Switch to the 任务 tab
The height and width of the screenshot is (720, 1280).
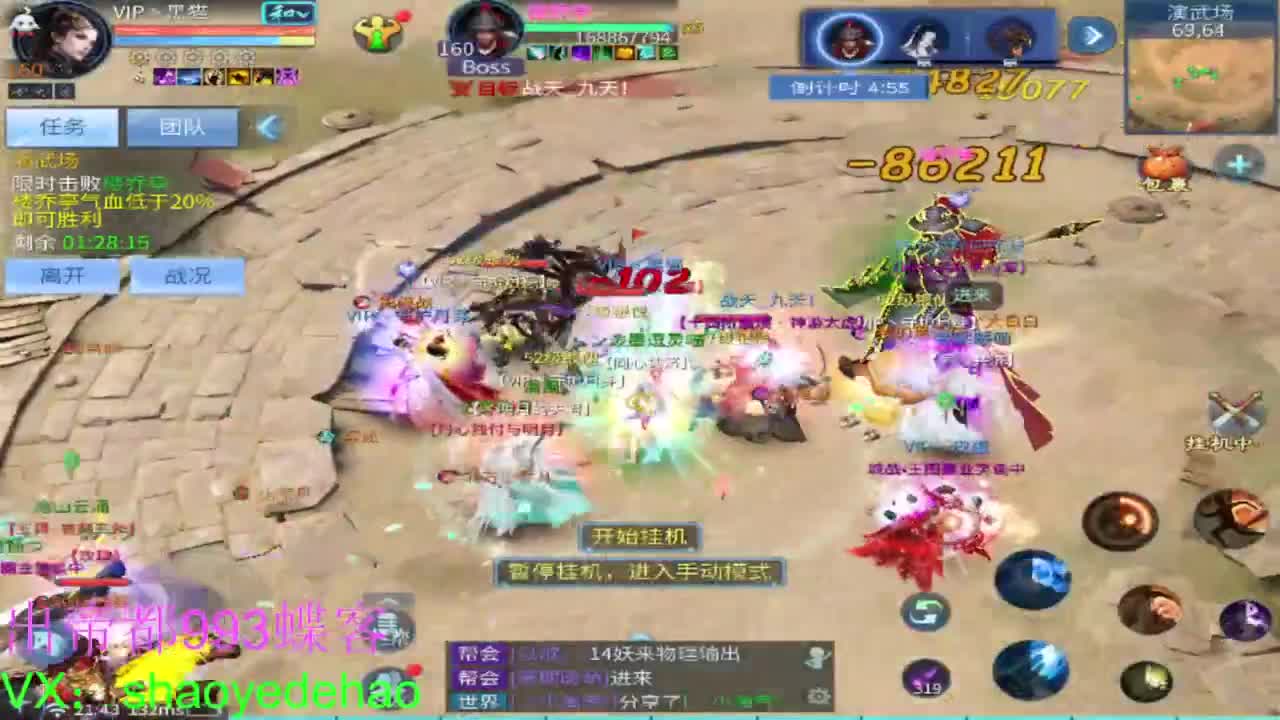[62, 127]
